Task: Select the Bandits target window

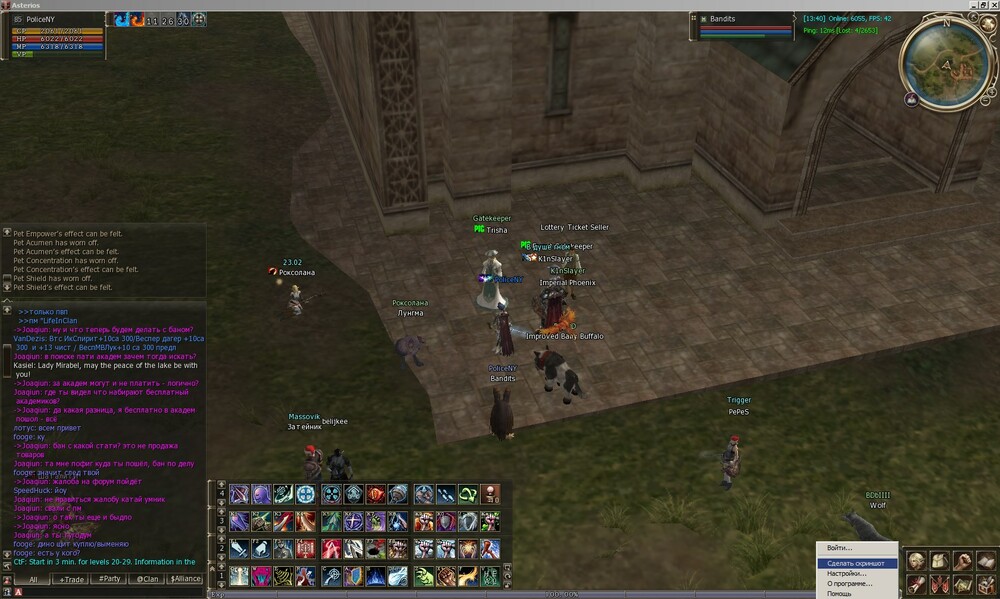Action: 740,26
